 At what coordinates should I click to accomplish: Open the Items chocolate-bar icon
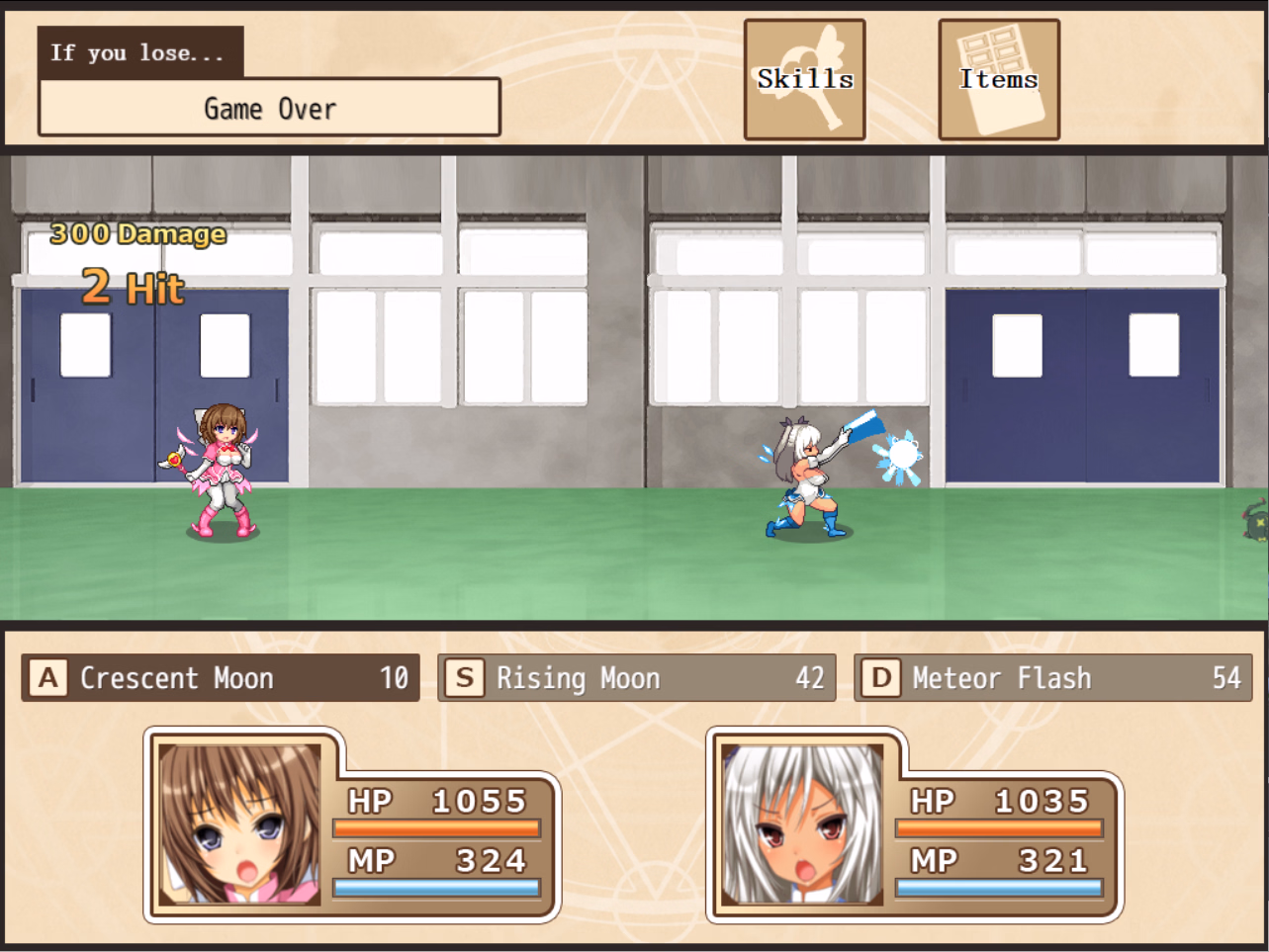point(998,79)
